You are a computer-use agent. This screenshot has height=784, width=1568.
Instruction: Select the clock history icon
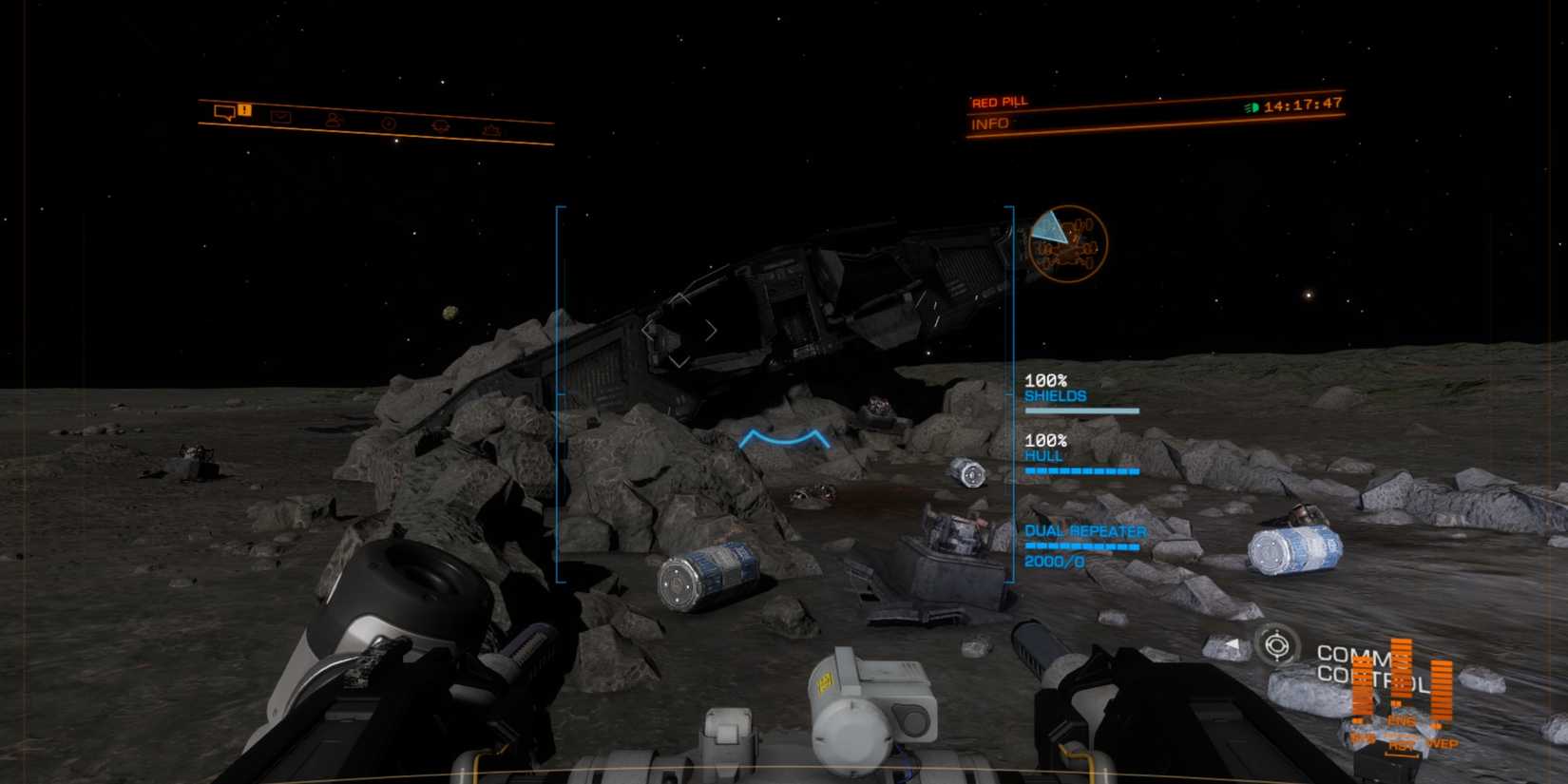[389, 123]
